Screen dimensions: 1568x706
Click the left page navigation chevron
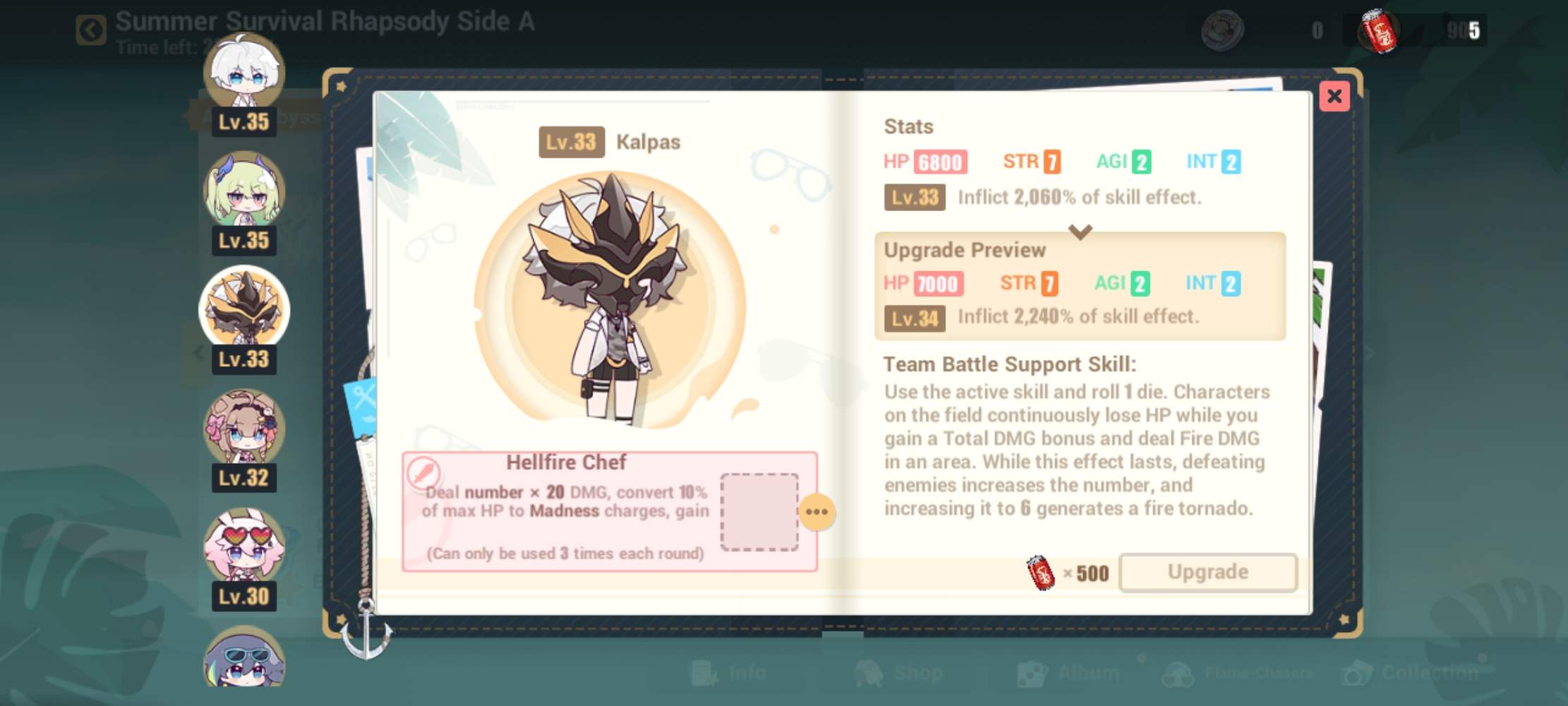198,353
